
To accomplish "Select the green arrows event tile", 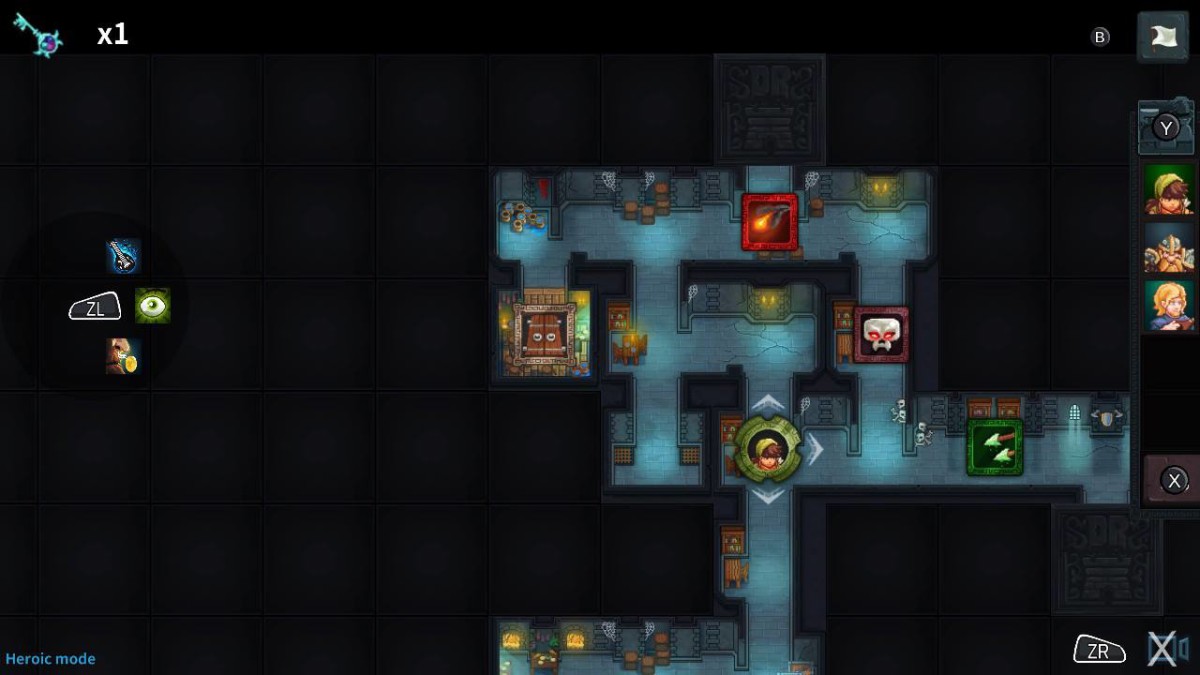I will (995, 446).
